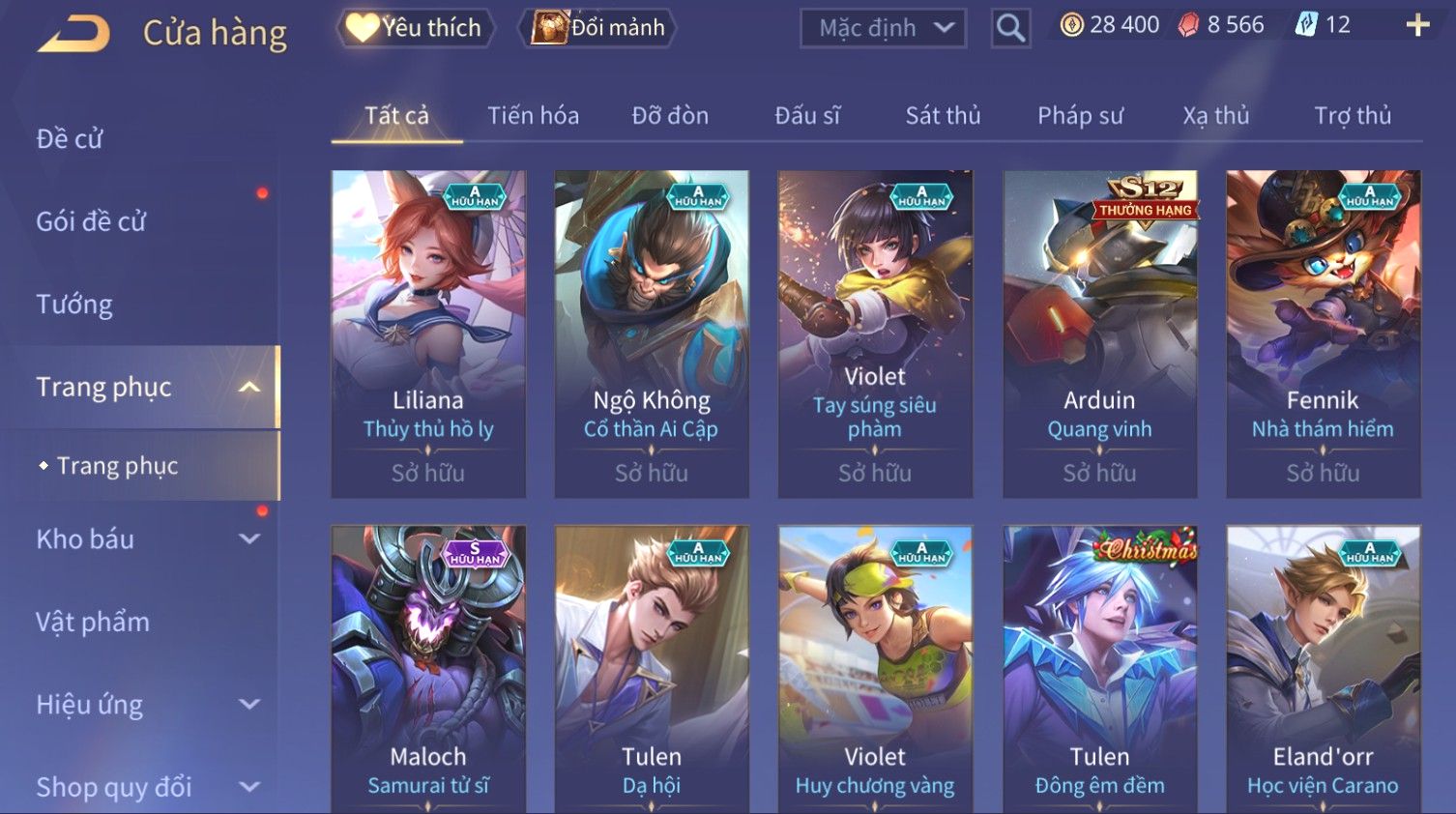The height and width of the screenshot is (814, 1456).
Task: Expand the Hiệu ứng menu
Action: click(x=145, y=705)
